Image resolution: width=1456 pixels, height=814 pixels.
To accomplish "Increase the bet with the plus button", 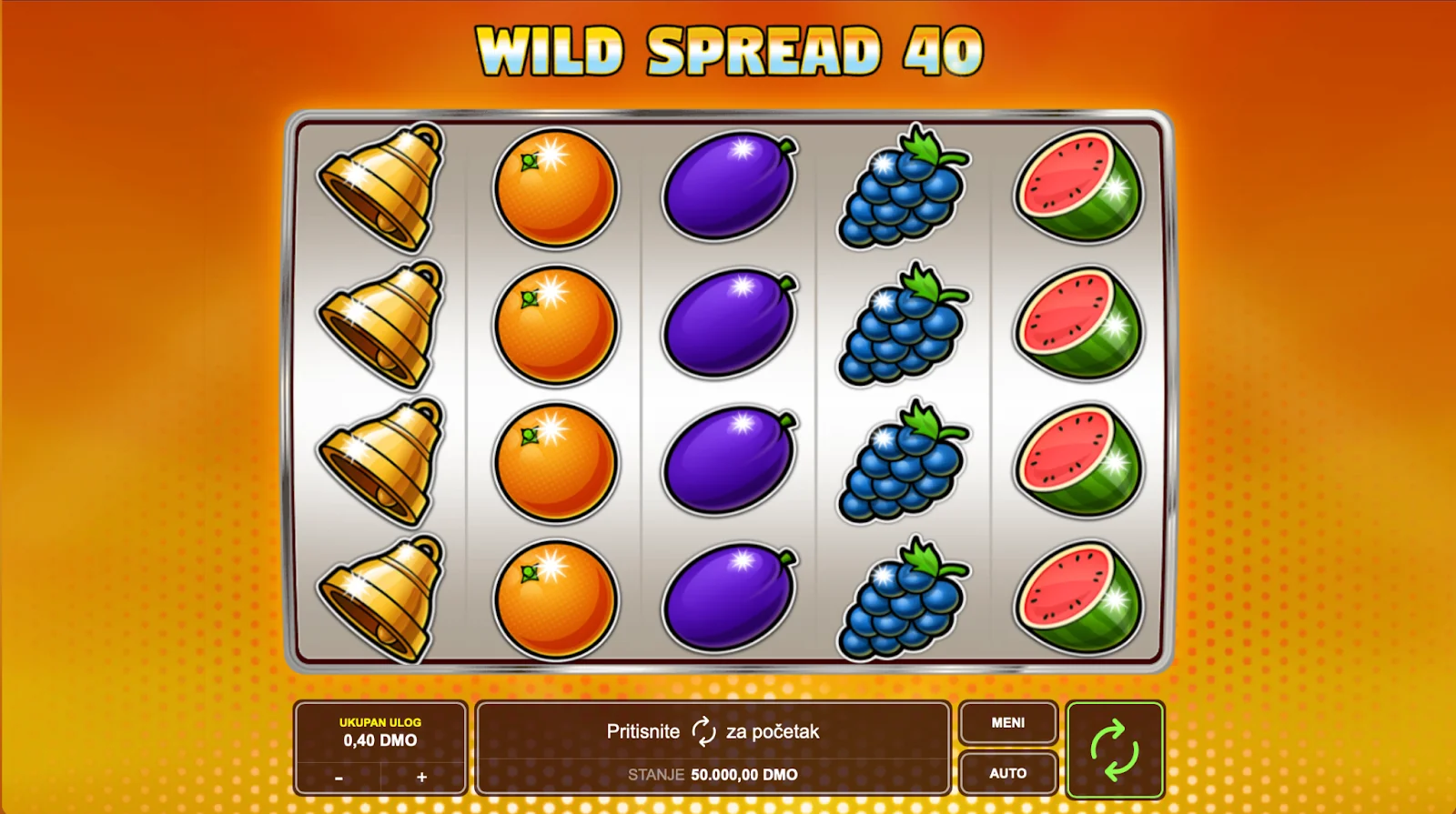I will click(x=421, y=780).
